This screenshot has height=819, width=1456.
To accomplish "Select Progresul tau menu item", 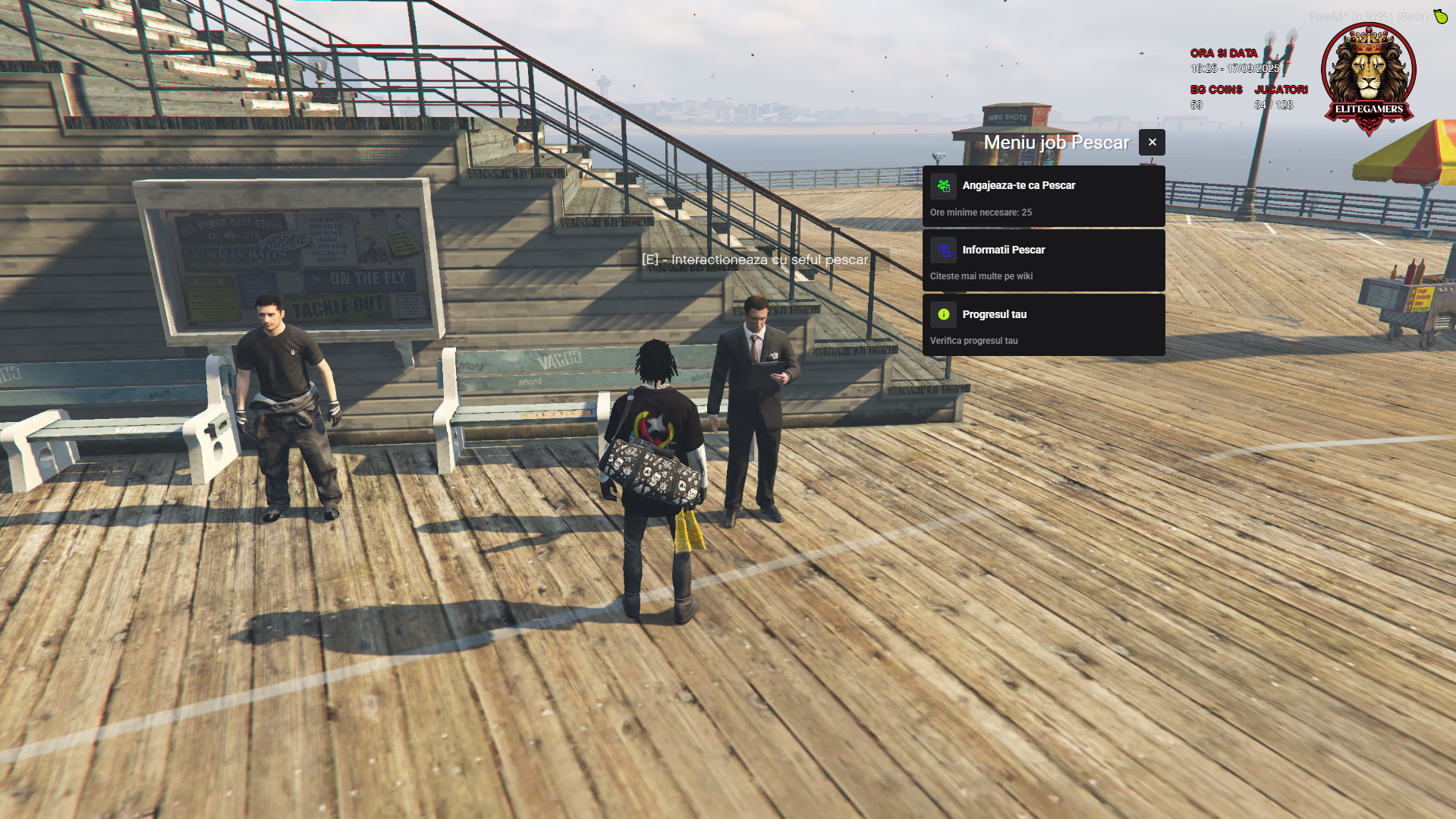I will [x=1043, y=326].
